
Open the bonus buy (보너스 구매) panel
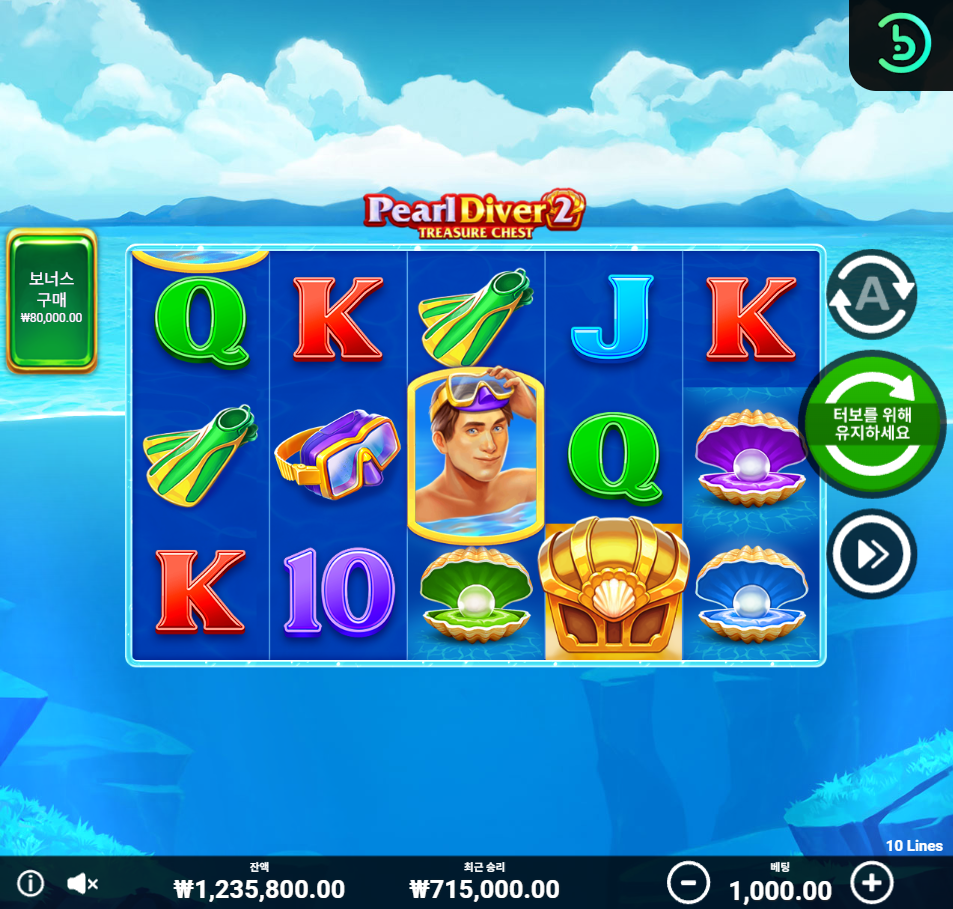51,299
